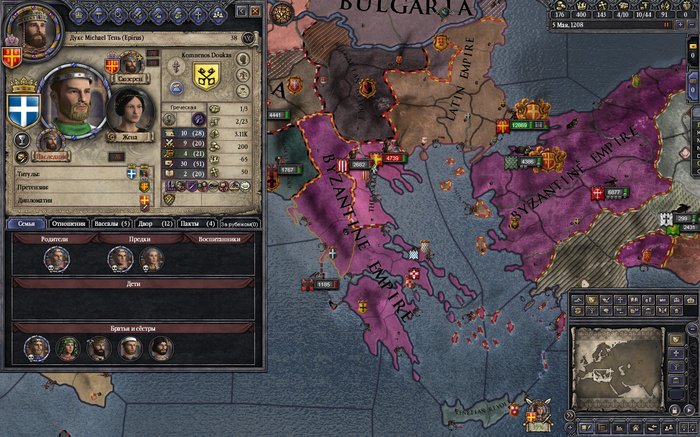
Task: Close the character panel with the X button
Action: click(254, 12)
